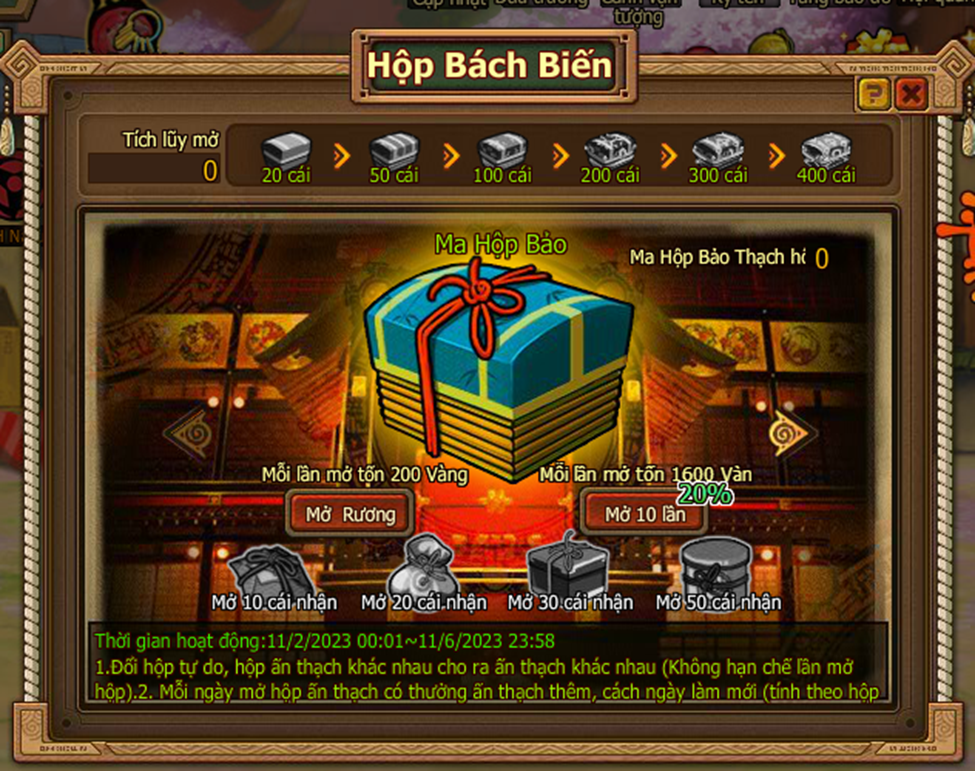Image resolution: width=975 pixels, height=771 pixels.
Task: Open the yellow question mark help
Action: [x=873, y=95]
